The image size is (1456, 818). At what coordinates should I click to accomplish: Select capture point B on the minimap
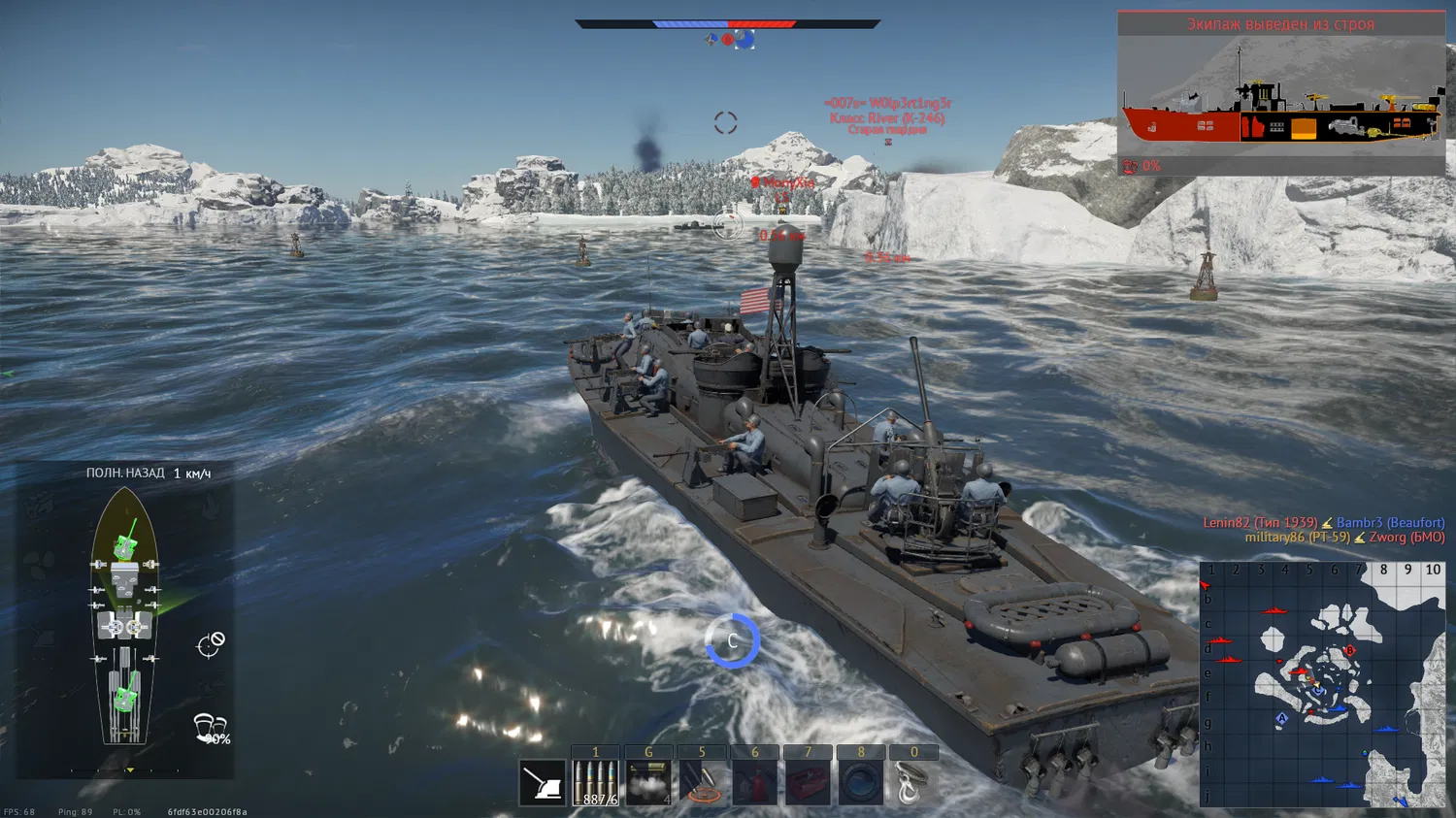point(1349,650)
